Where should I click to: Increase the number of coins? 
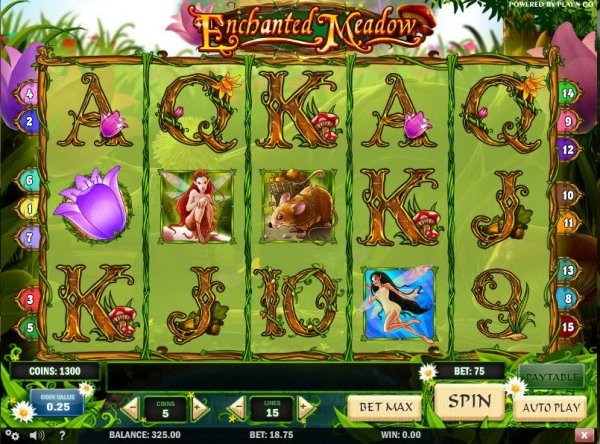click(x=199, y=408)
